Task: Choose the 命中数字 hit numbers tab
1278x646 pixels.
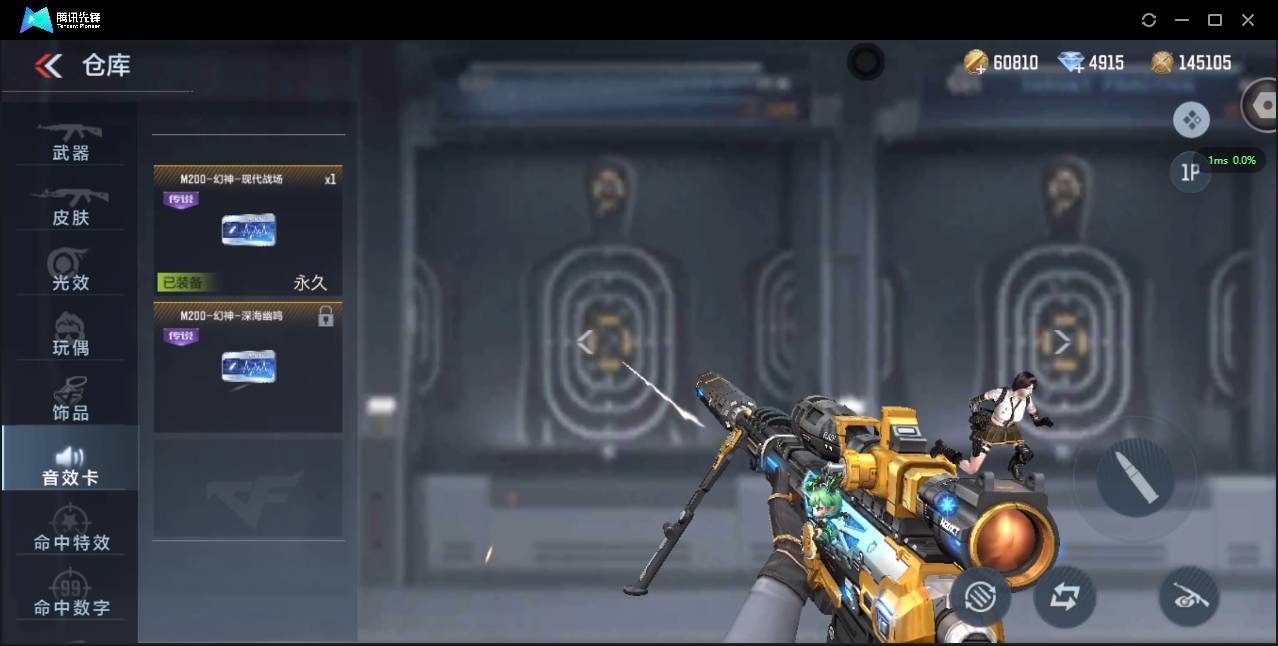Action: point(70,595)
